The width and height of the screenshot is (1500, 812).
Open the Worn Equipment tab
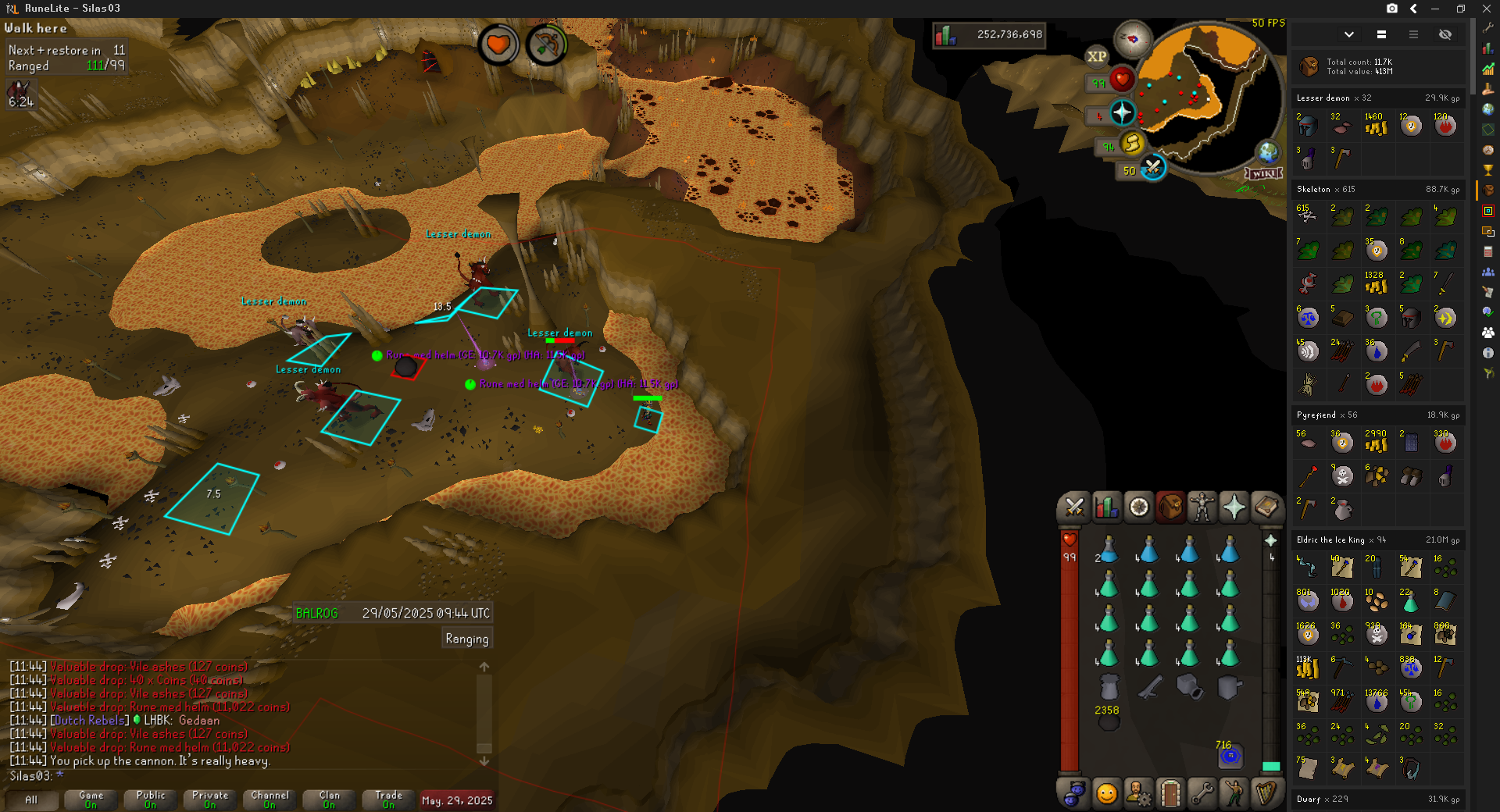(1202, 507)
